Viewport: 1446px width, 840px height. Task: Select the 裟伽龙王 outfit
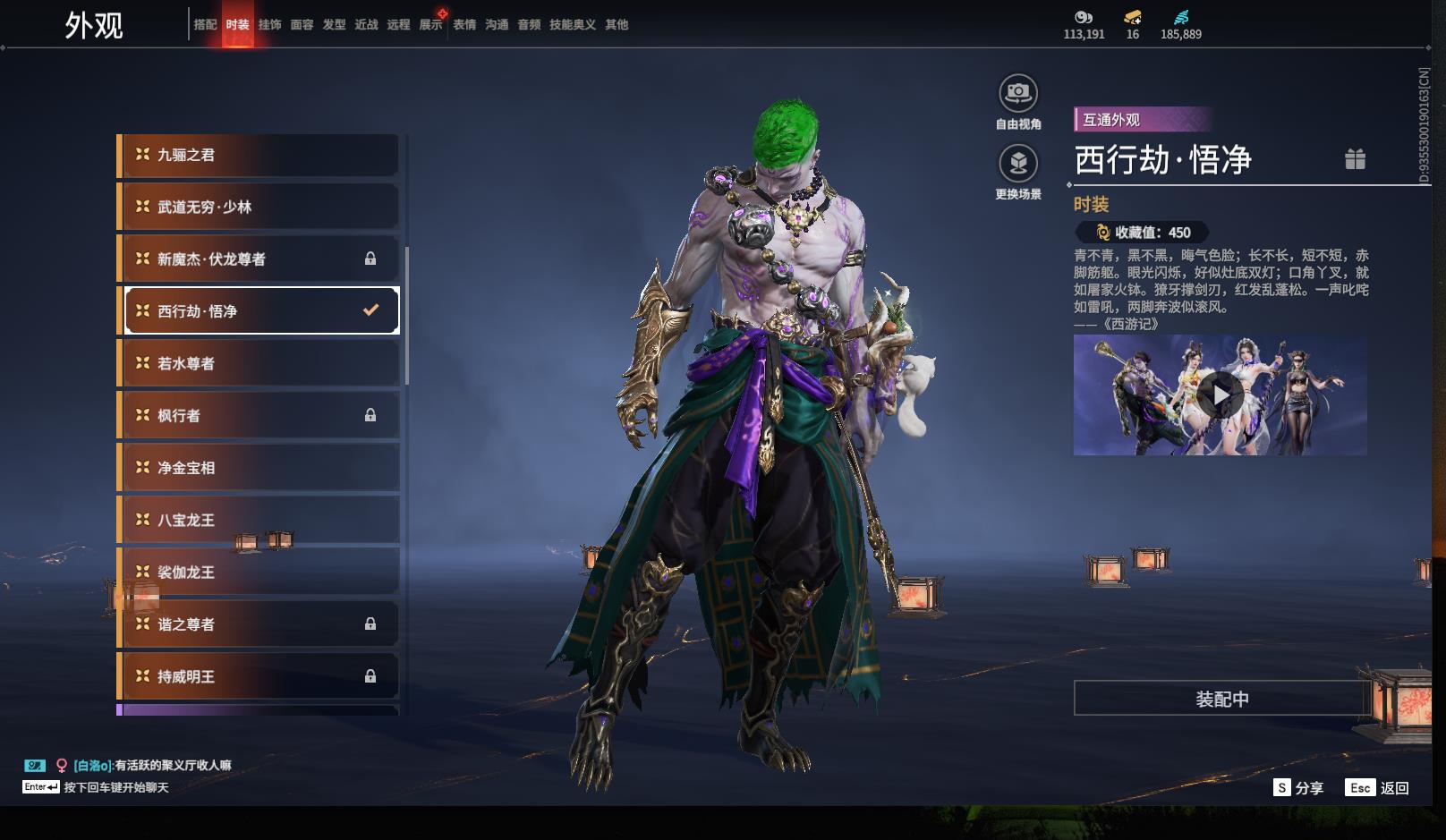259,572
